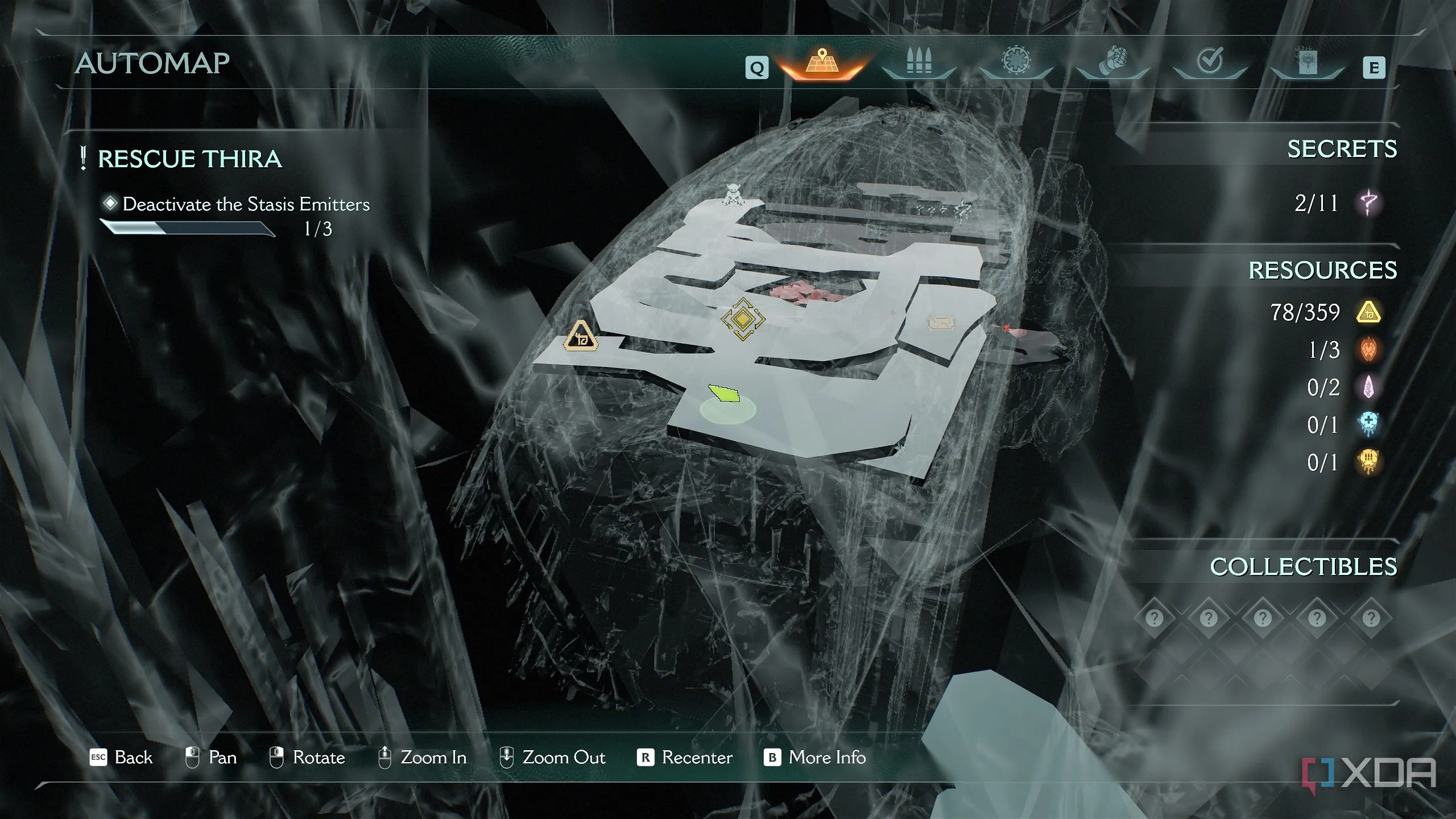Viewport: 1456px width, 819px height.
Task: Go Back from the automap
Action: (x=122, y=758)
